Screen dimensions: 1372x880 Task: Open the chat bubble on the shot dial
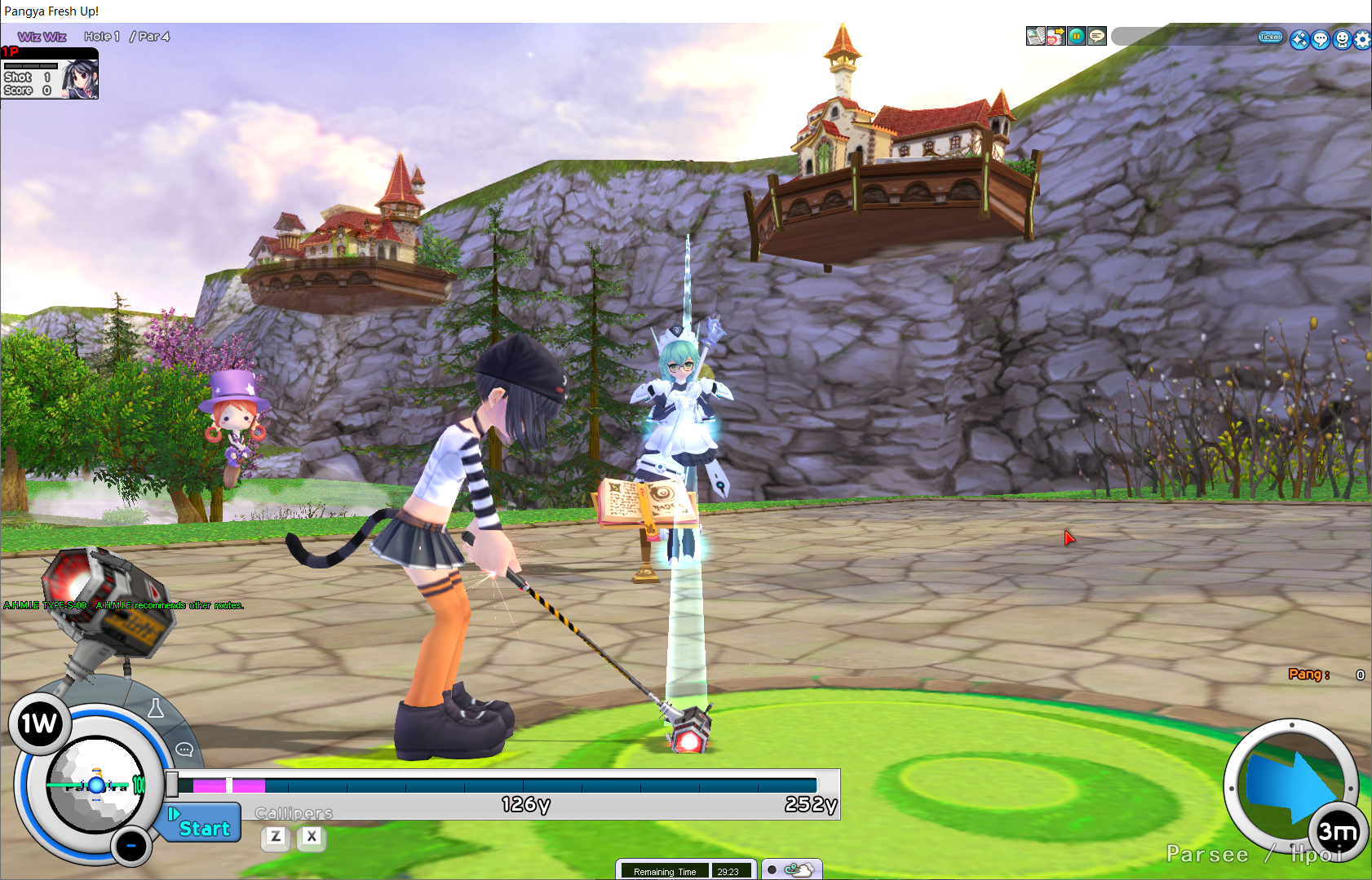click(x=184, y=750)
